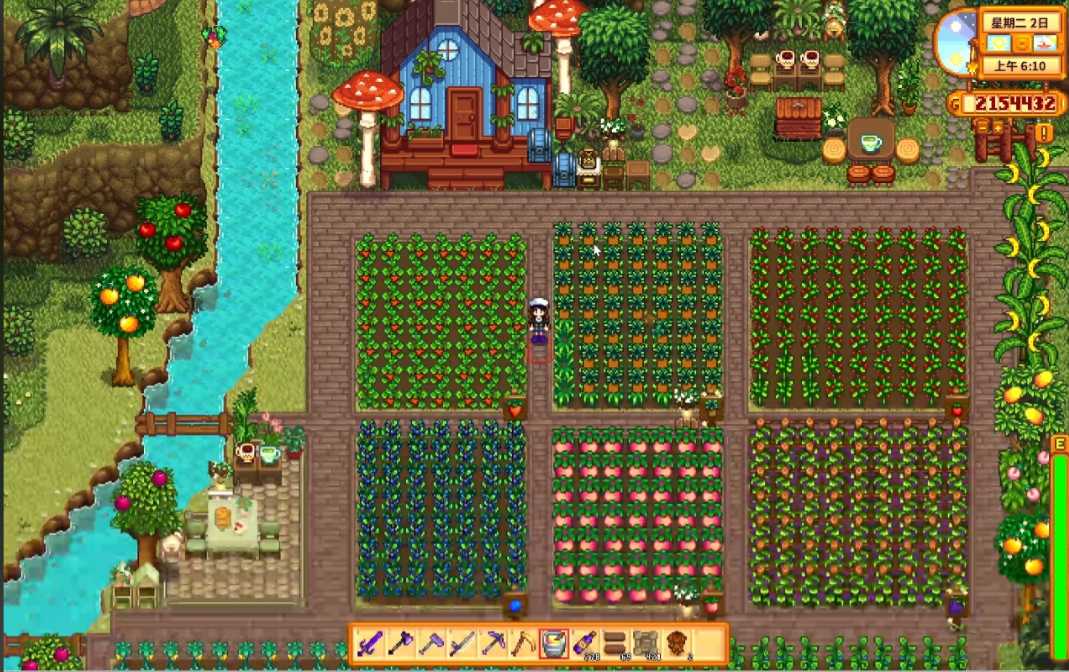Equip the dark axe from the hotbar

coord(400,644)
